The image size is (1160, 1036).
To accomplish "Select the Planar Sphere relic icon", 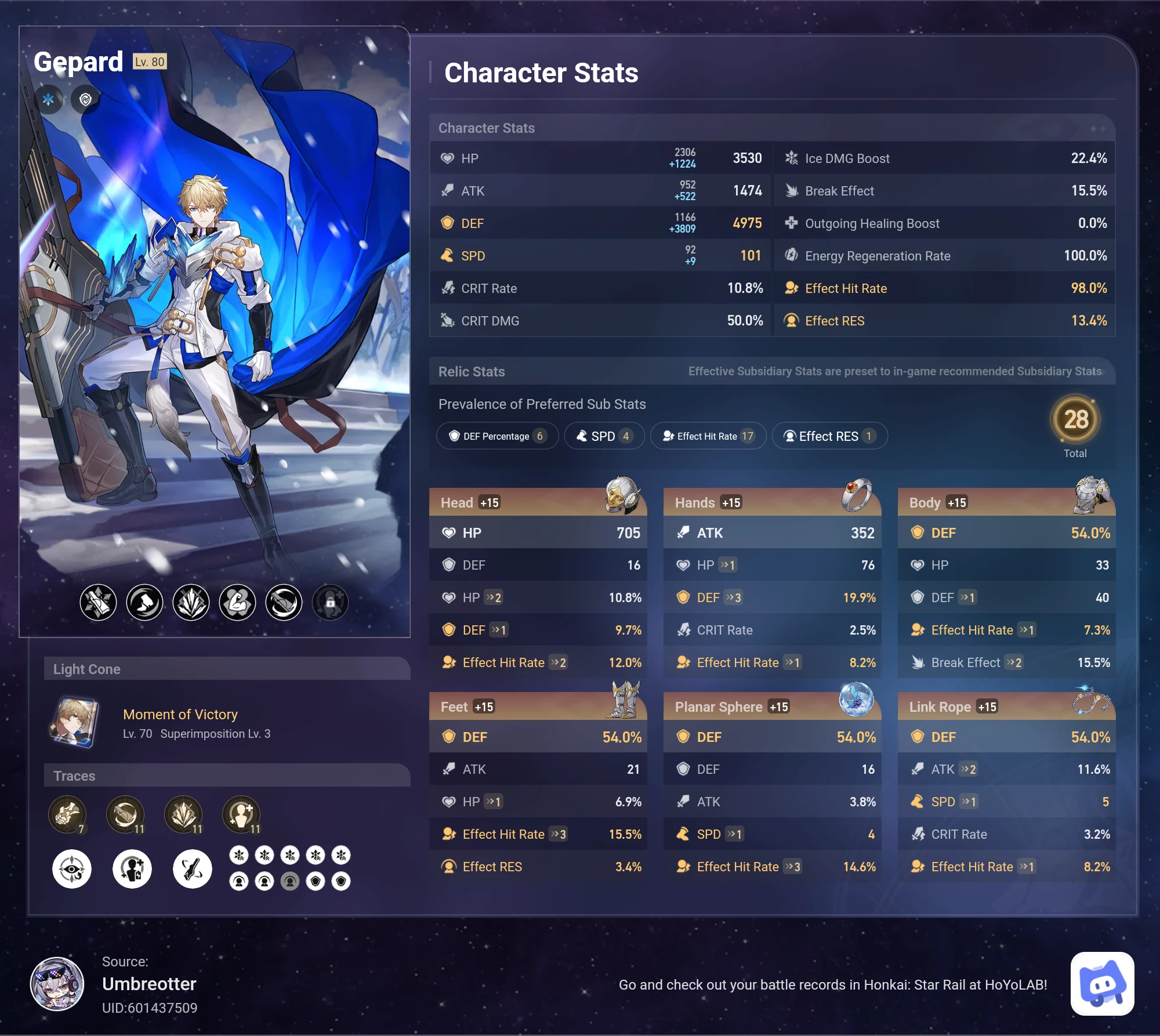I will pyautogui.click(x=858, y=700).
